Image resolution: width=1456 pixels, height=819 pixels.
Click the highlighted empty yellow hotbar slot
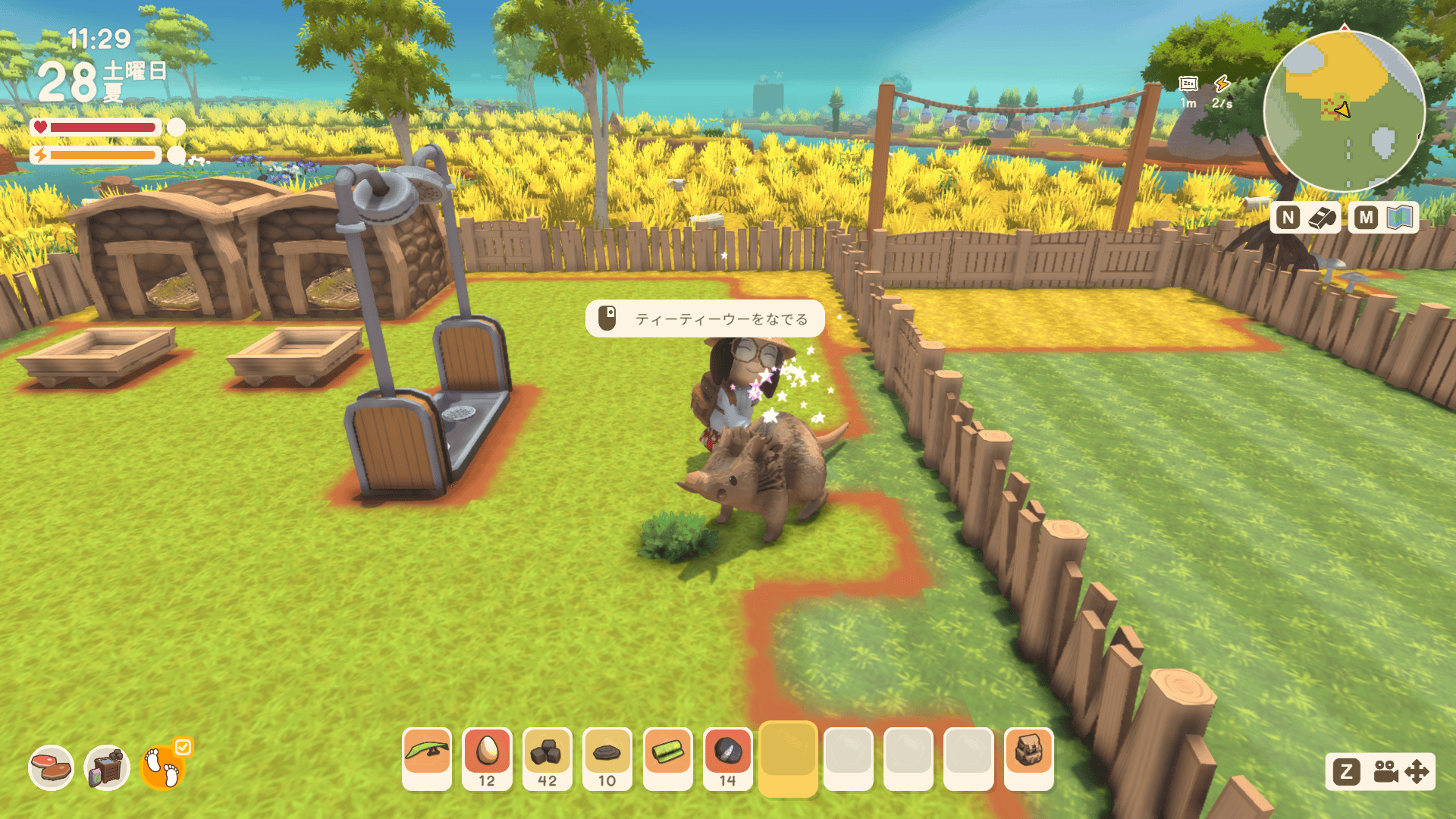click(x=788, y=758)
